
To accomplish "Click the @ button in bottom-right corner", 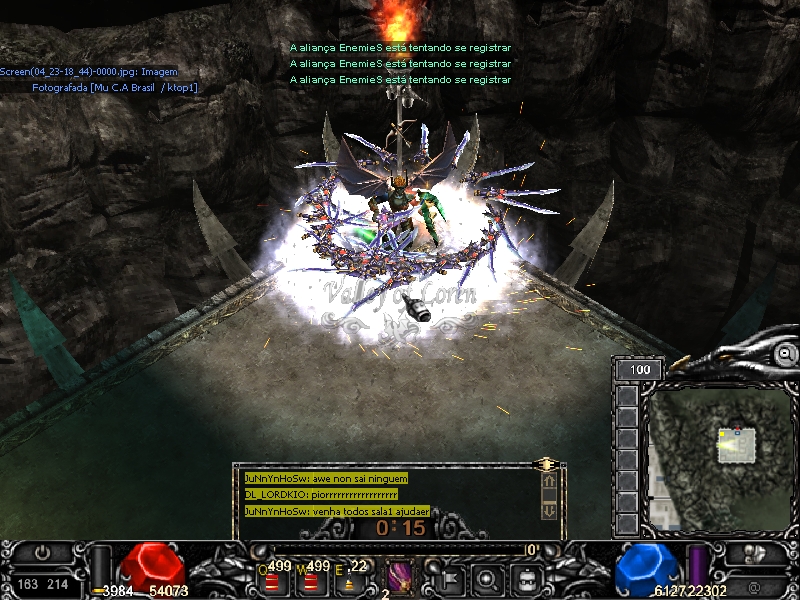I will click(752, 585).
